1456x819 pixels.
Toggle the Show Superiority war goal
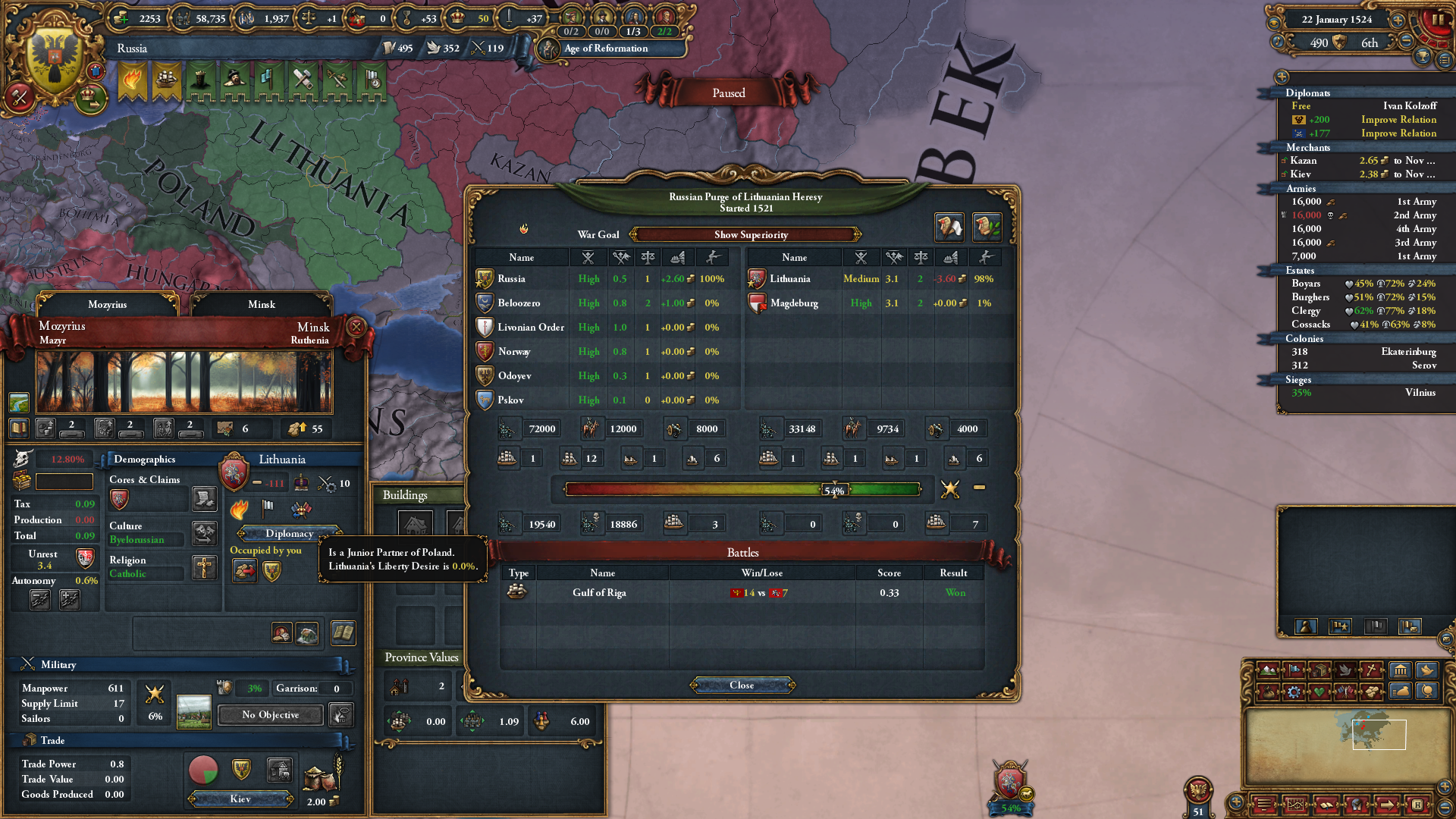click(749, 235)
